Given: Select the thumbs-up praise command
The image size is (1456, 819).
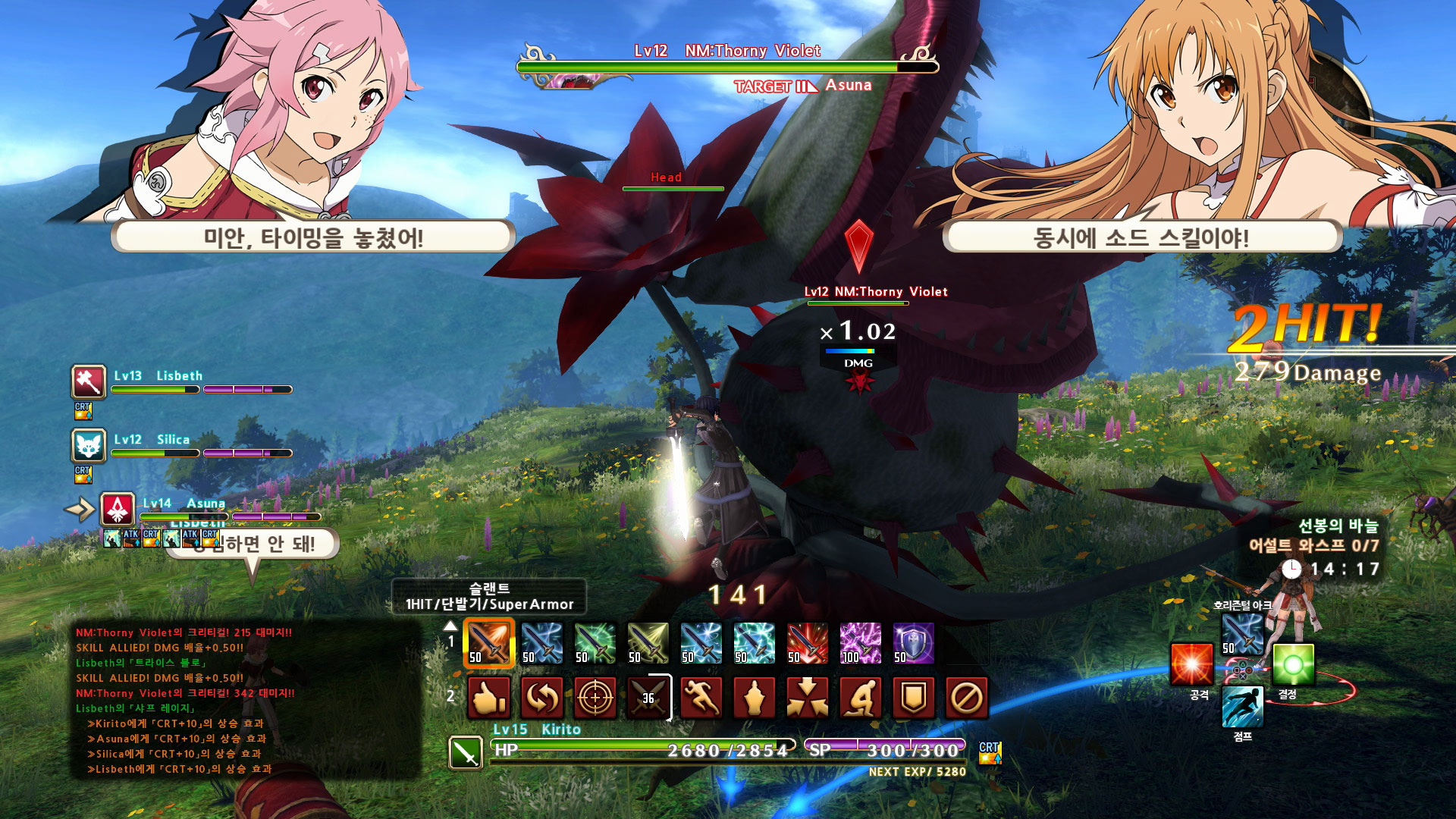Looking at the screenshot, I should click(x=489, y=698).
